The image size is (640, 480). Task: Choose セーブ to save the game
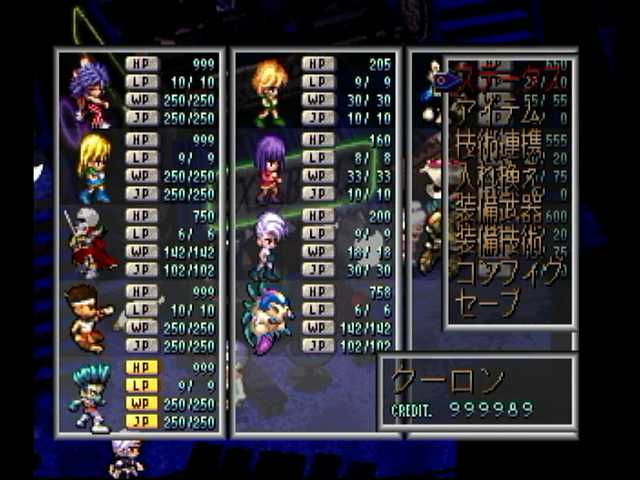[488, 302]
